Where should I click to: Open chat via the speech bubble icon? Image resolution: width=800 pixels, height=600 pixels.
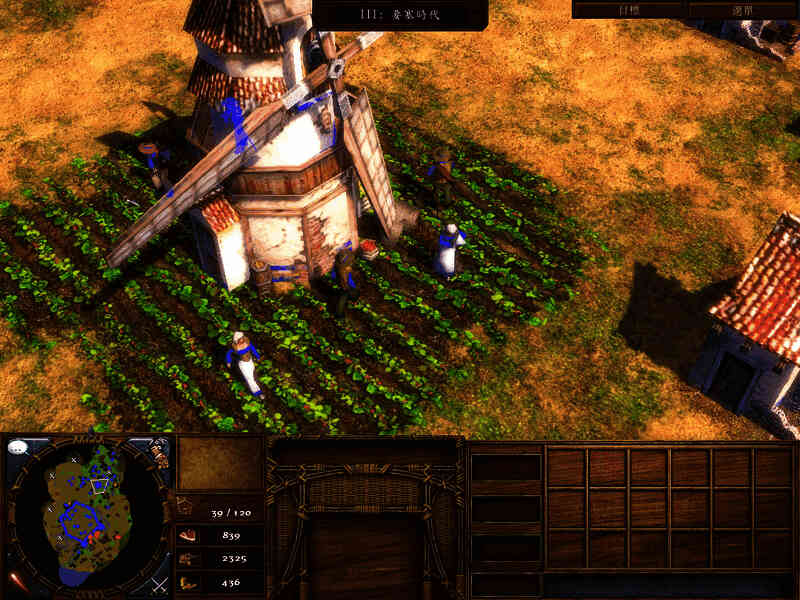tap(17, 447)
